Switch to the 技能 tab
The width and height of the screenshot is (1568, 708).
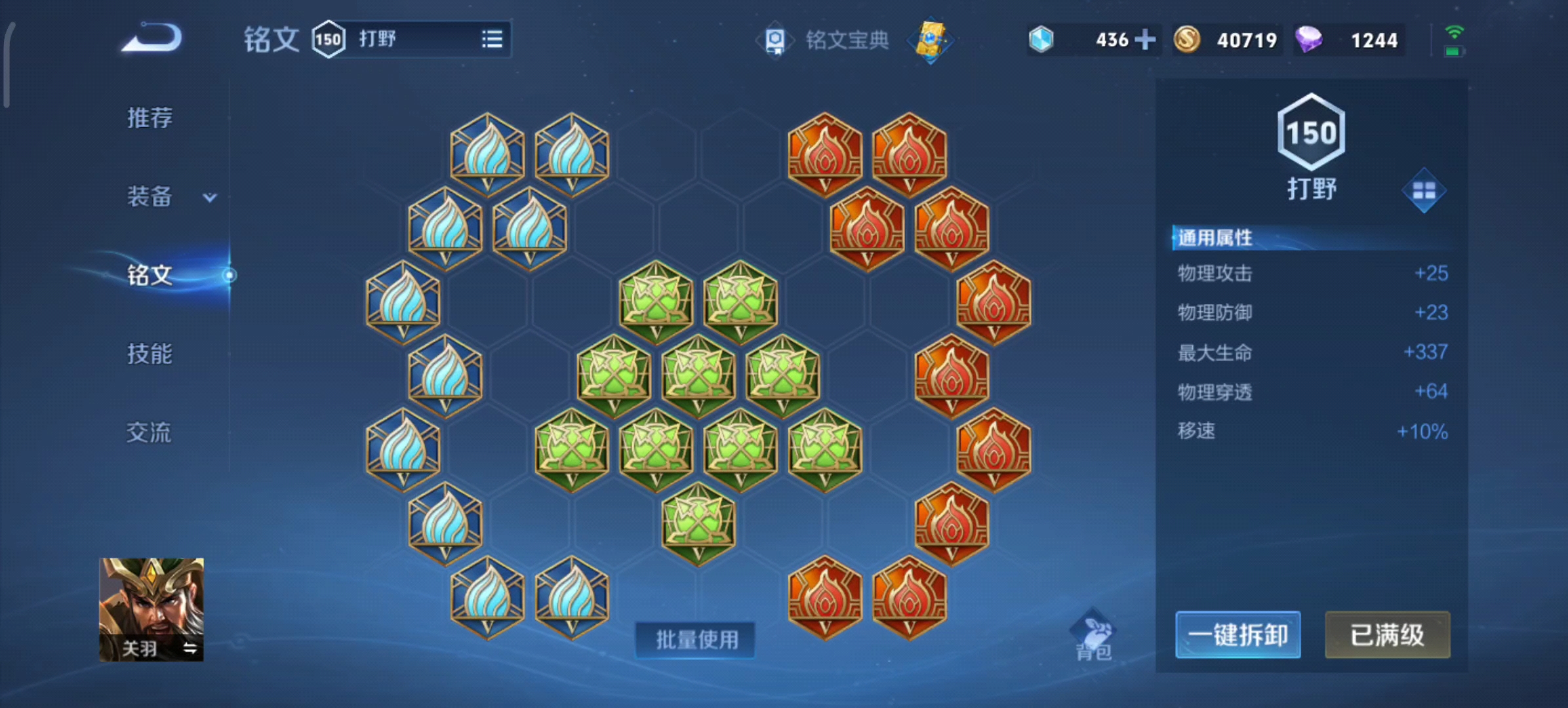(x=150, y=354)
